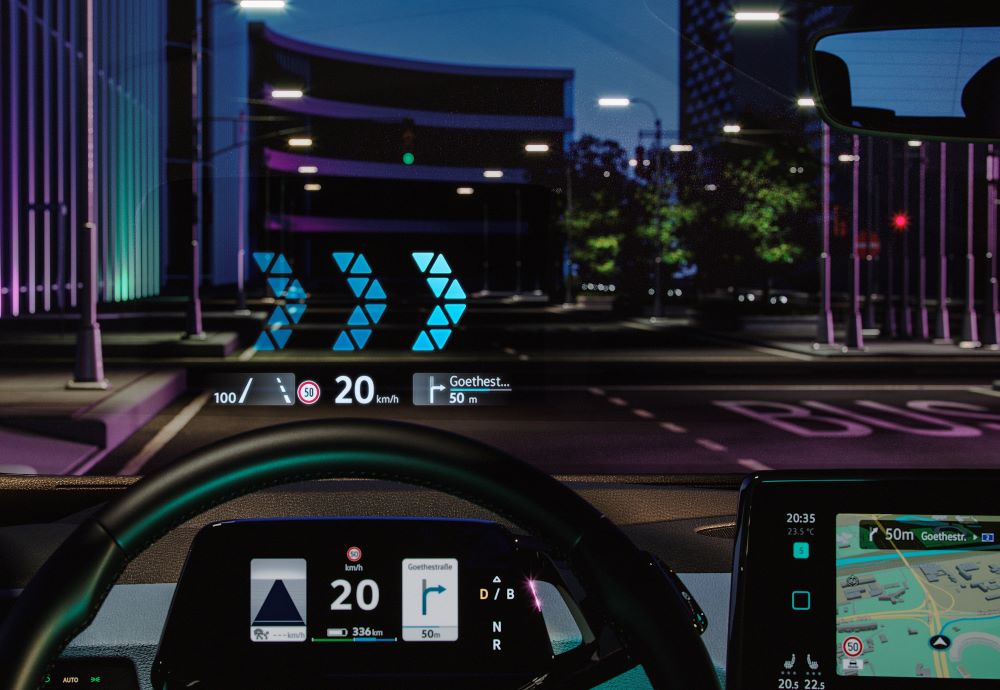The image size is (1000, 690).
Task: Select the vehicle position arrow on map
Action: [x=939, y=641]
